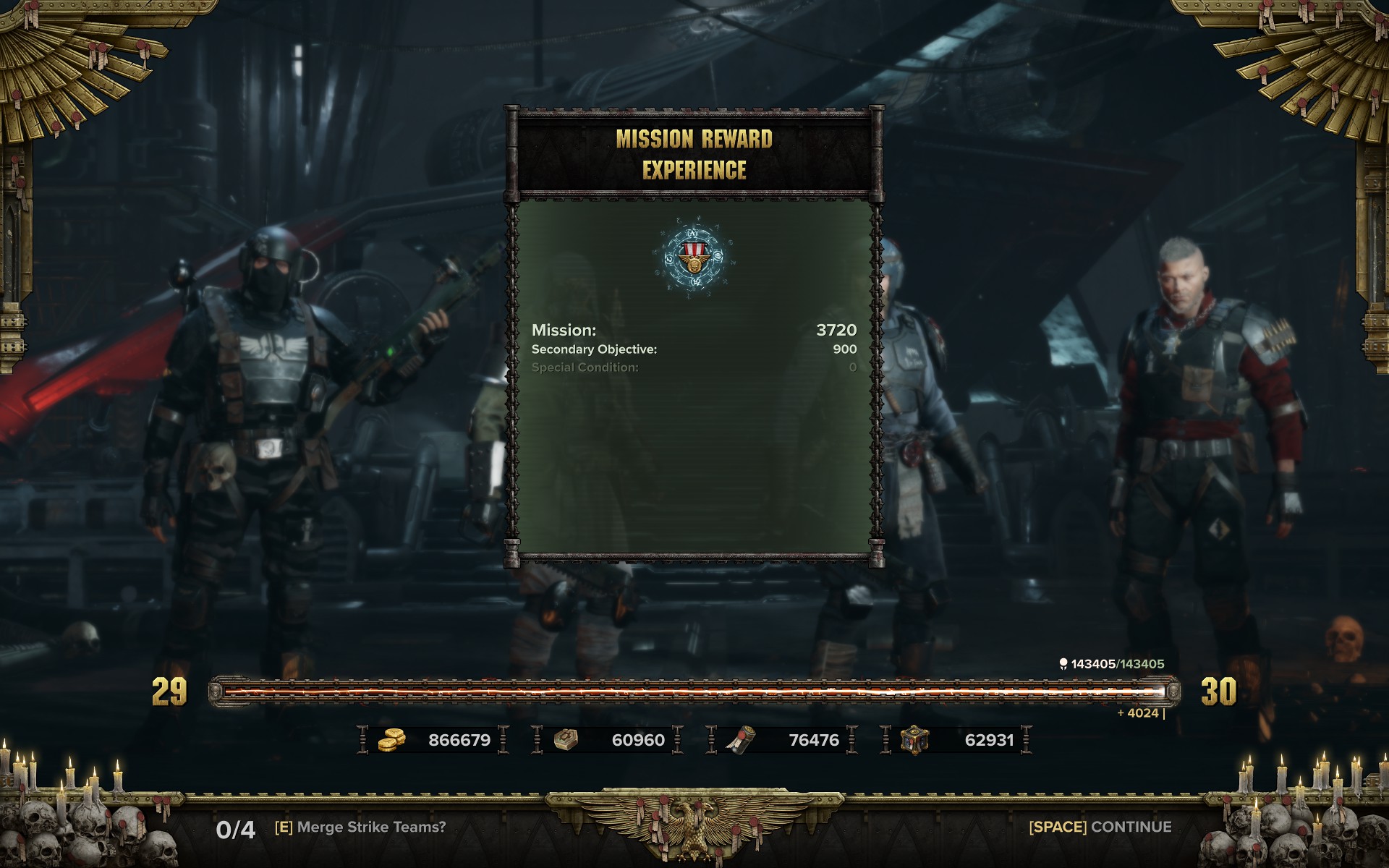Choose the Merge Strike Teams option

[360, 827]
